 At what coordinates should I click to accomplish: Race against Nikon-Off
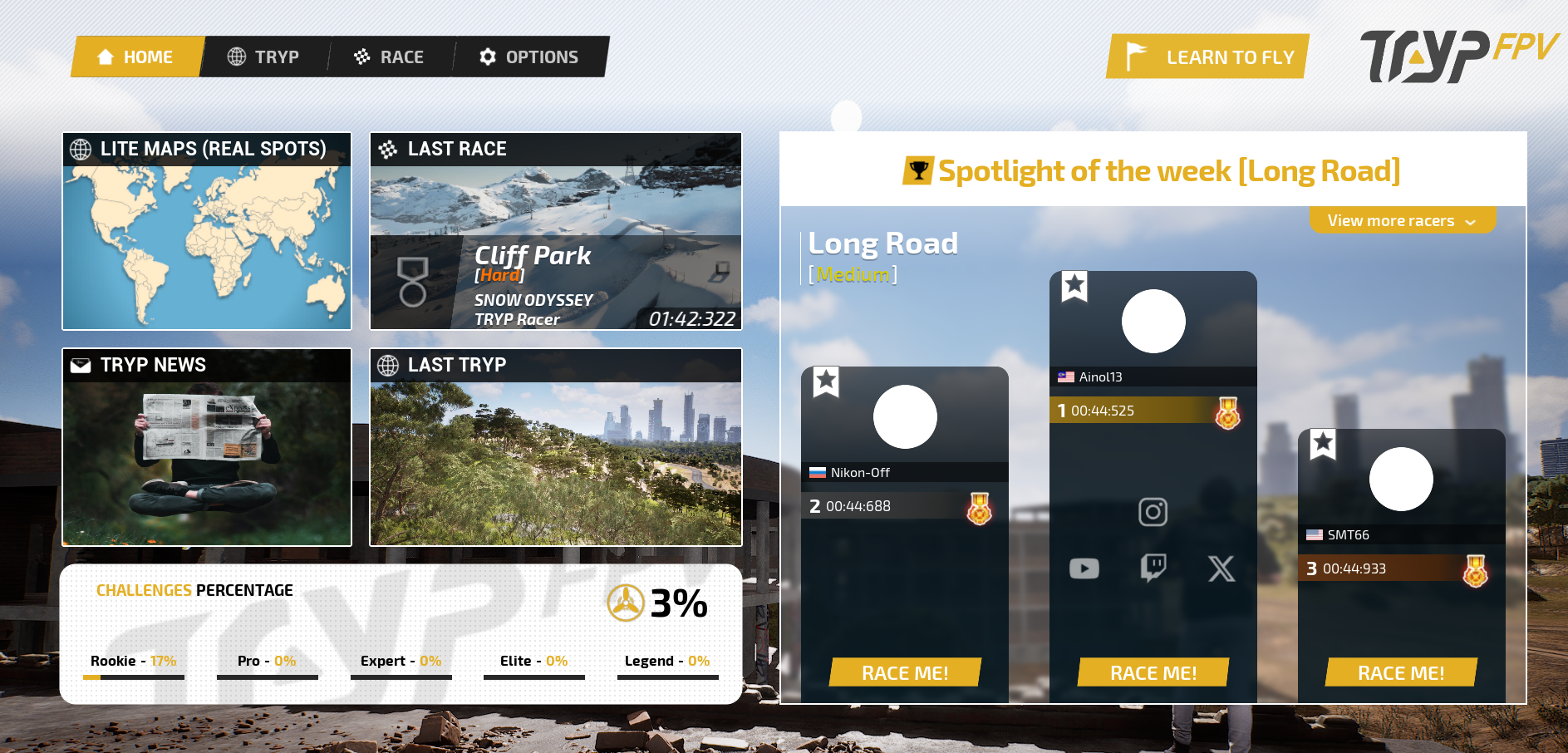point(905,672)
